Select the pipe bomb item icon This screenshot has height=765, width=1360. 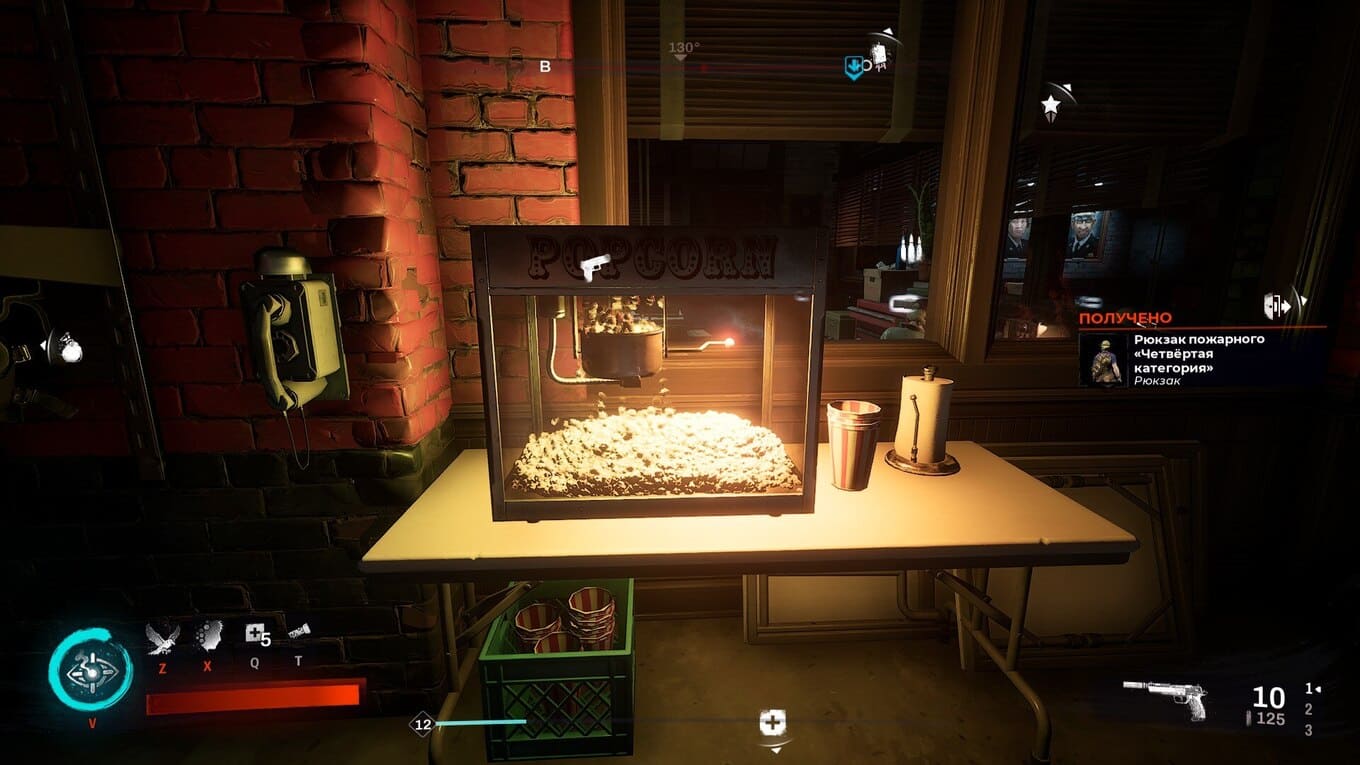tap(298, 631)
